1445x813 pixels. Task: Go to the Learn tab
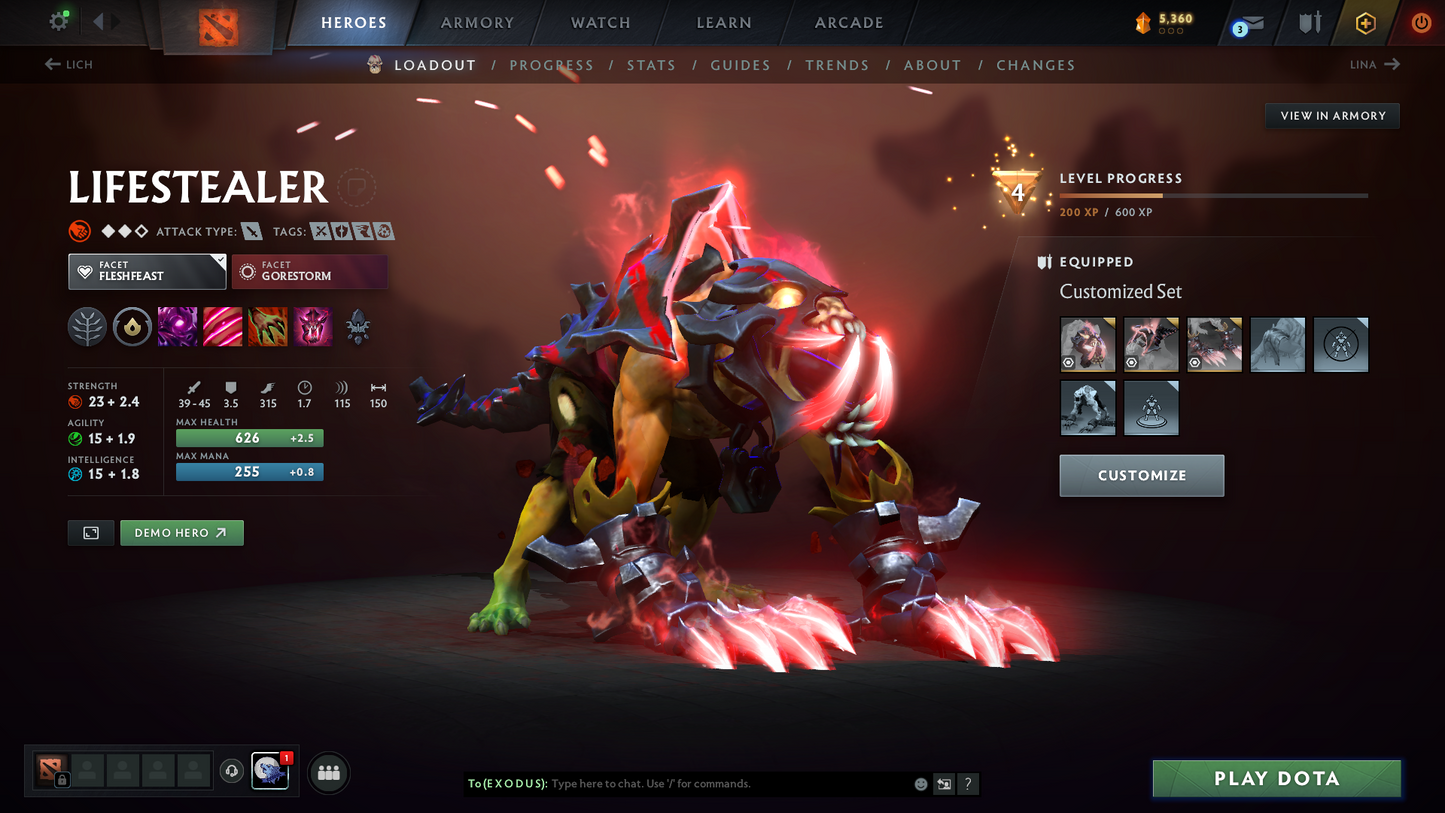point(723,23)
